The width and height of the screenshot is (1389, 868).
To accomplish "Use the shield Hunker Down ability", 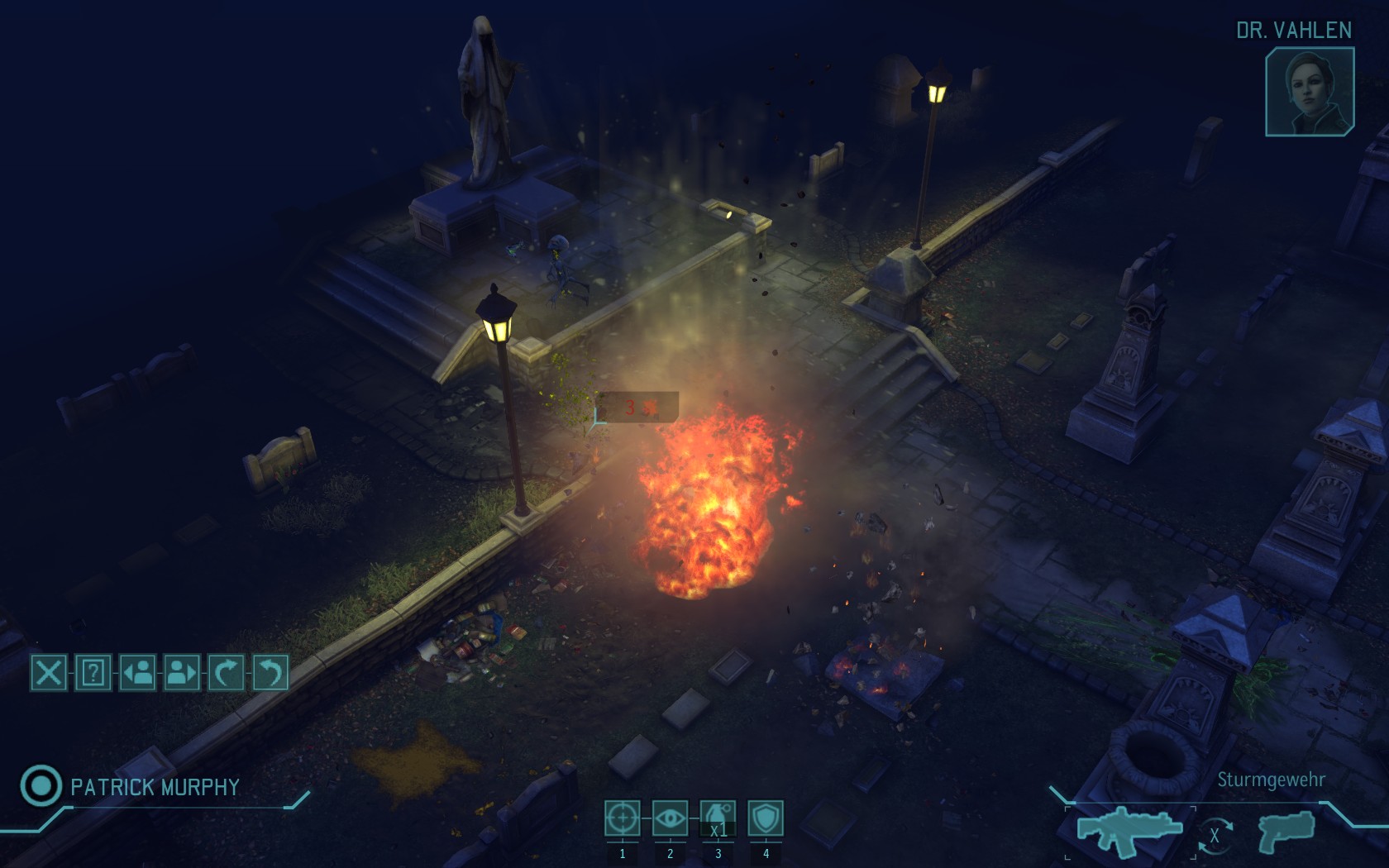I will tap(766, 818).
